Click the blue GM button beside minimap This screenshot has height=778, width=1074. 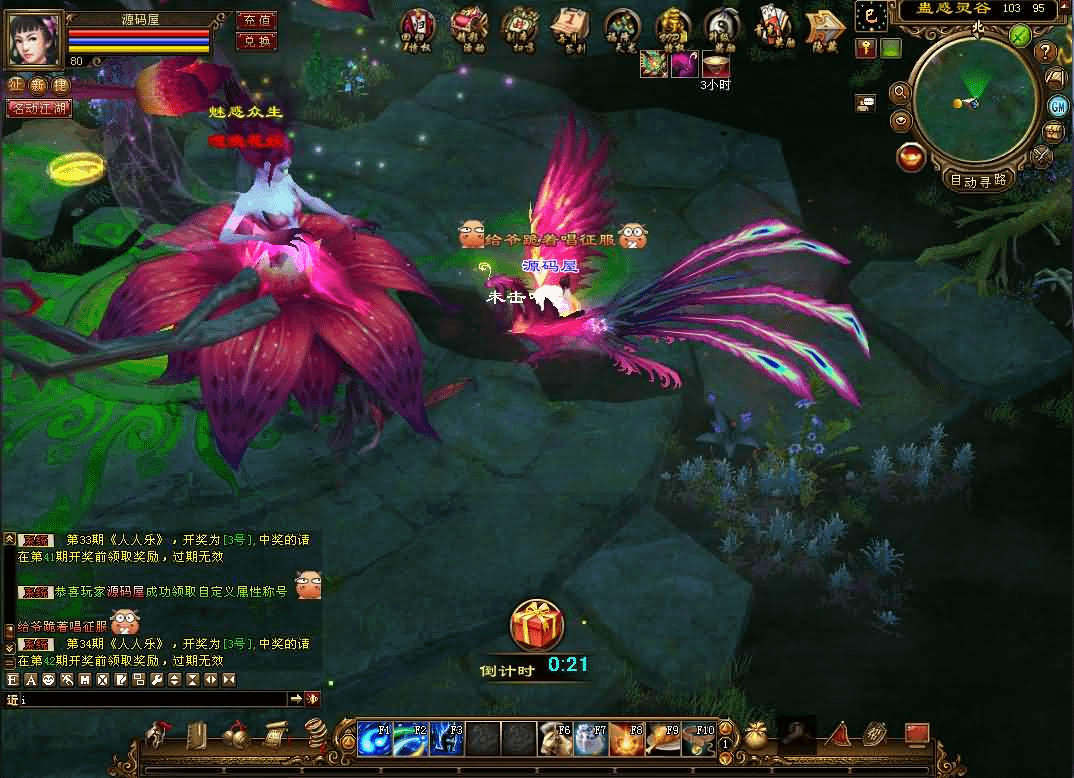coord(1057,106)
